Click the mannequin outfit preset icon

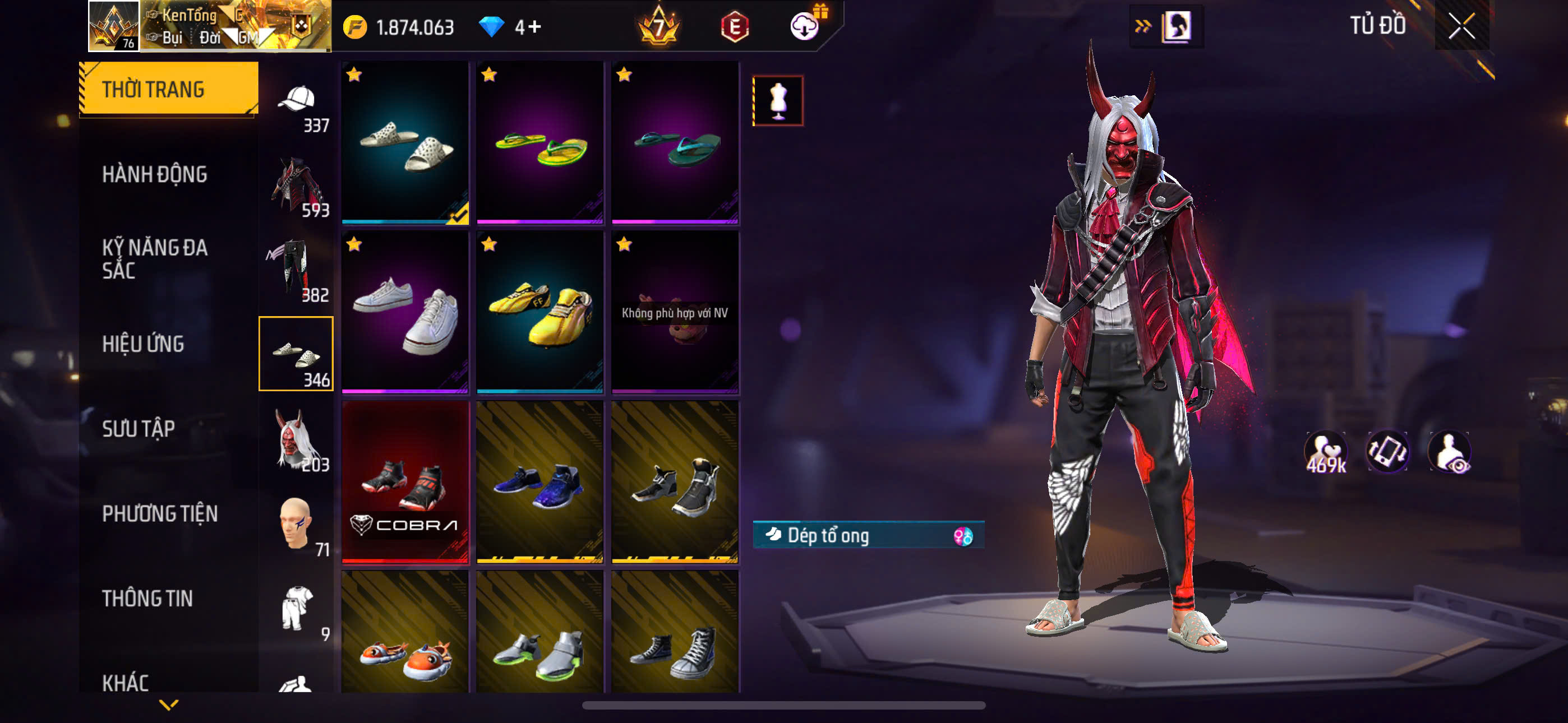pos(778,101)
